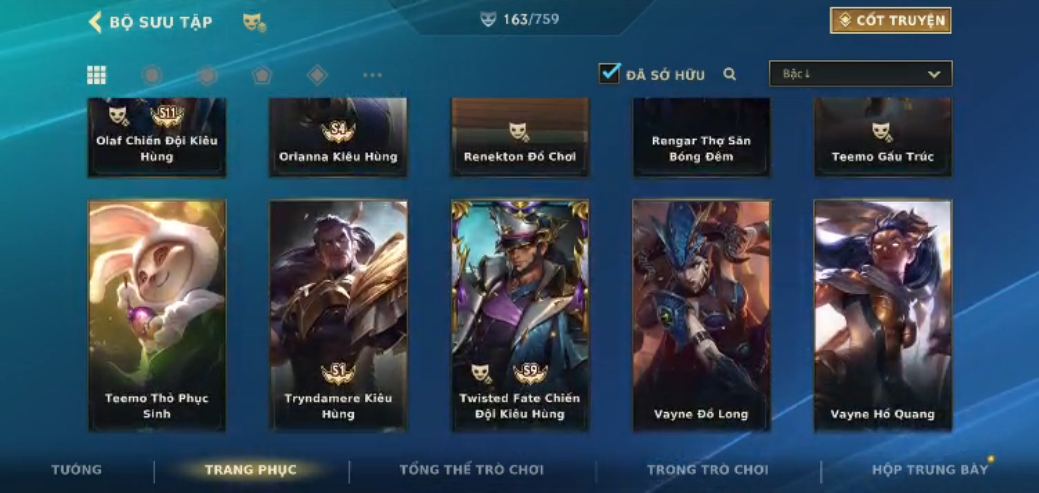Switch to the Trong Trò Chơi tab
Image resolution: width=1039 pixels, height=493 pixels.
(707, 470)
